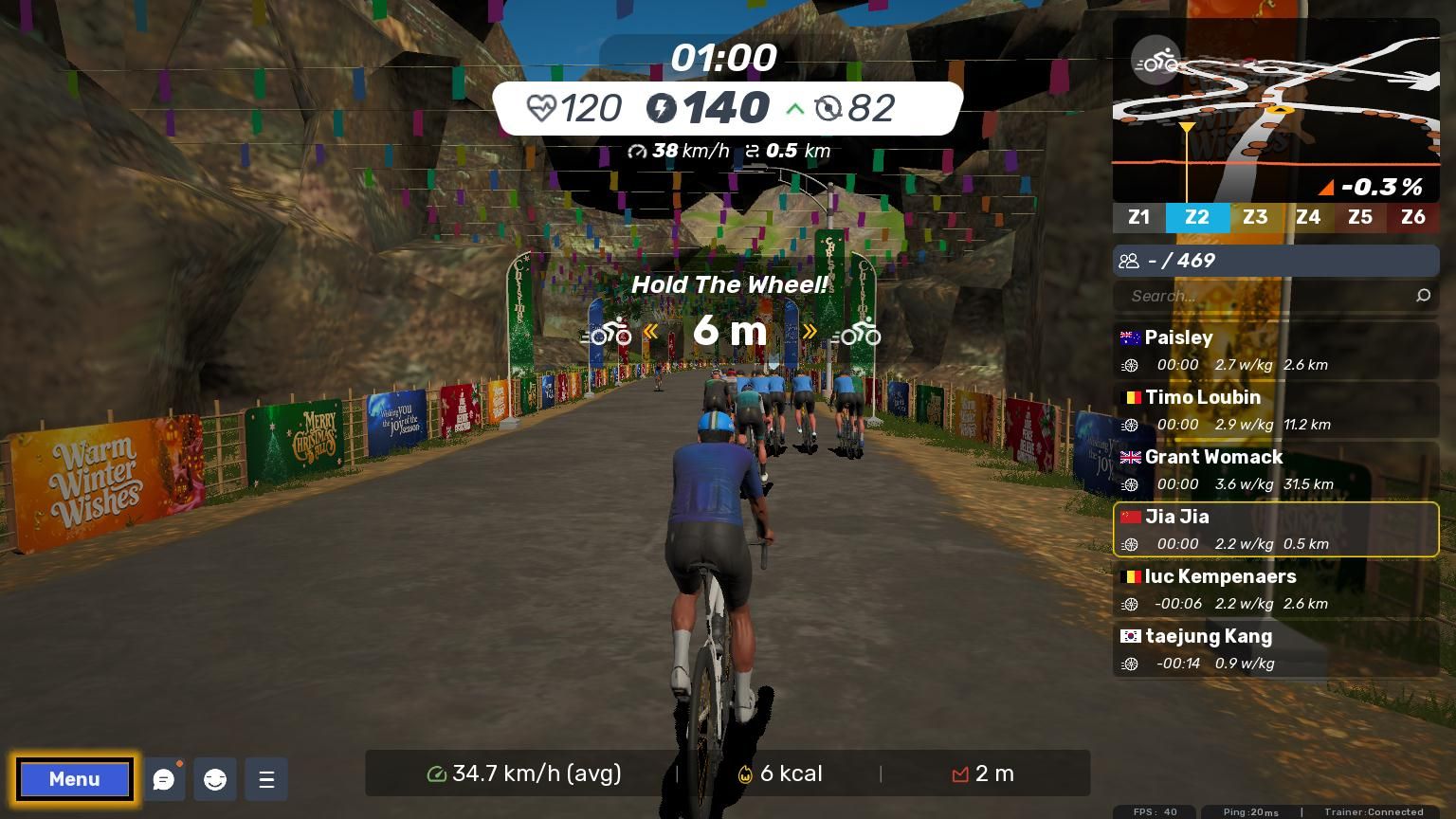This screenshot has width=1456, height=819.
Task: Pick luc Kempenaers from nearby riders
Action: click(1276, 589)
